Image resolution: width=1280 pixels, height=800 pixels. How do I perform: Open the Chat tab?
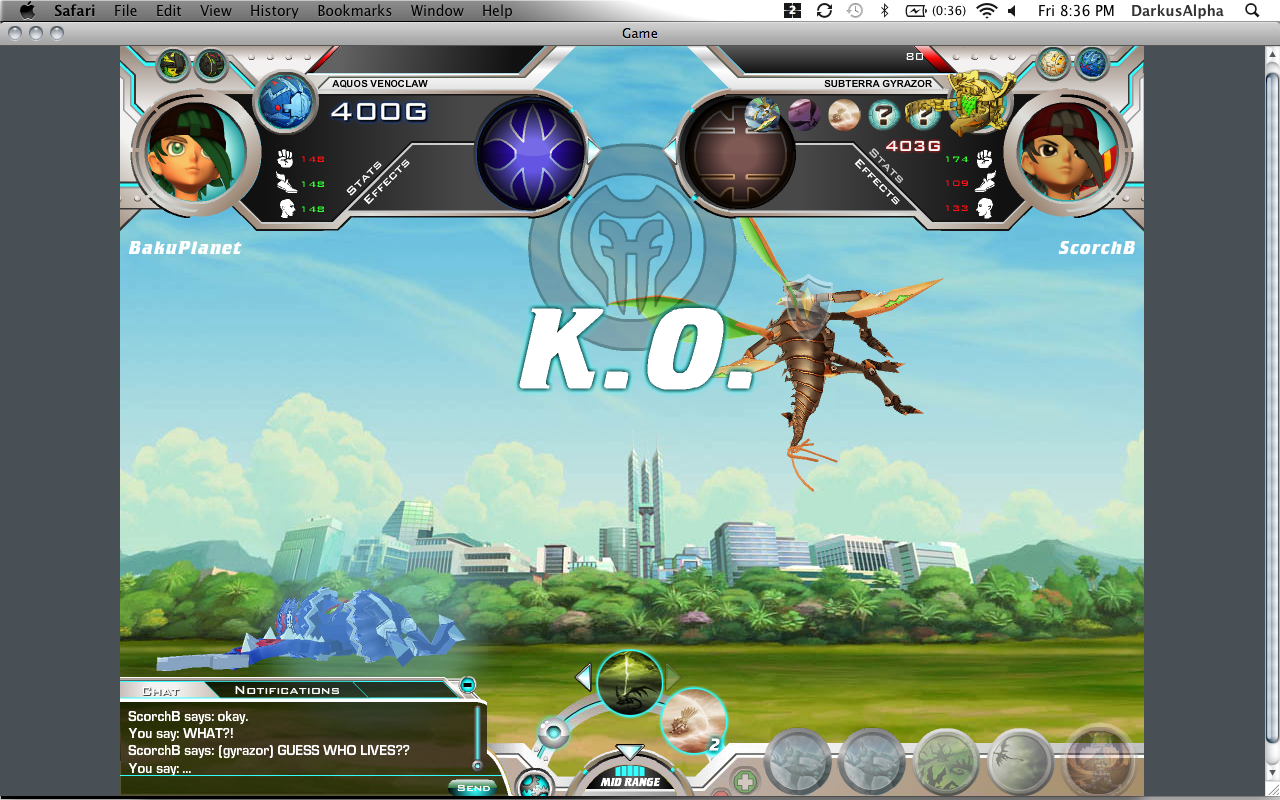[x=160, y=691]
